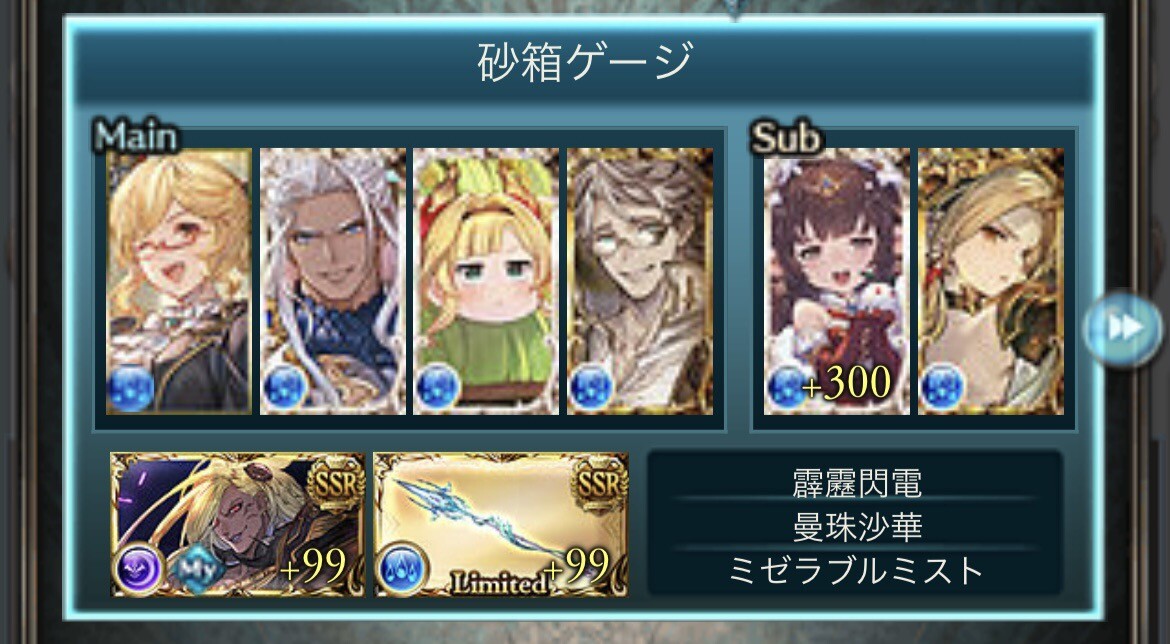
Task: Choose the white-haired dark-skinned man portrait
Action: pyautogui.click(x=333, y=281)
